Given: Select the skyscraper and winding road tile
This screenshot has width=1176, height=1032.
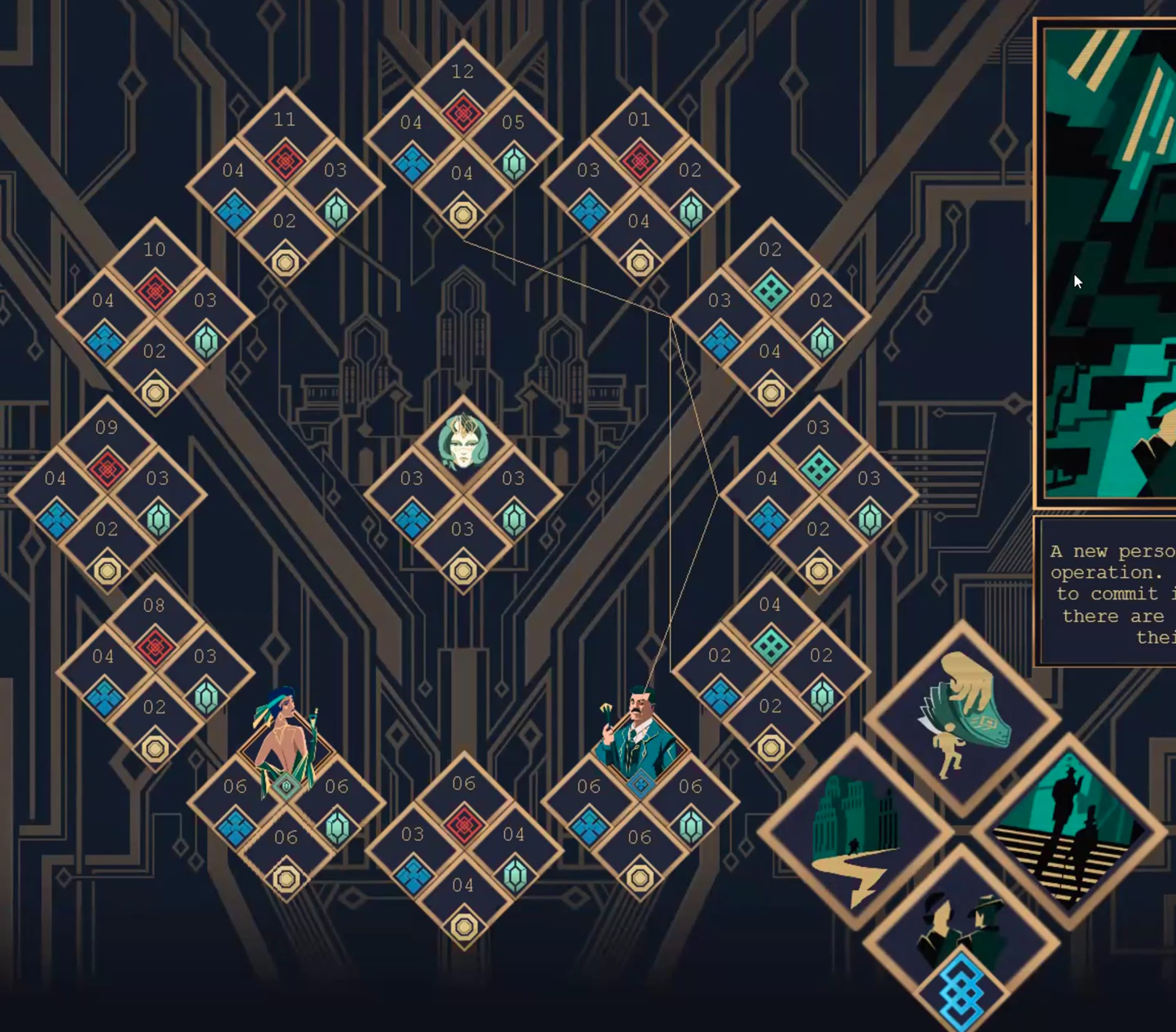Looking at the screenshot, I should [x=856, y=831].
